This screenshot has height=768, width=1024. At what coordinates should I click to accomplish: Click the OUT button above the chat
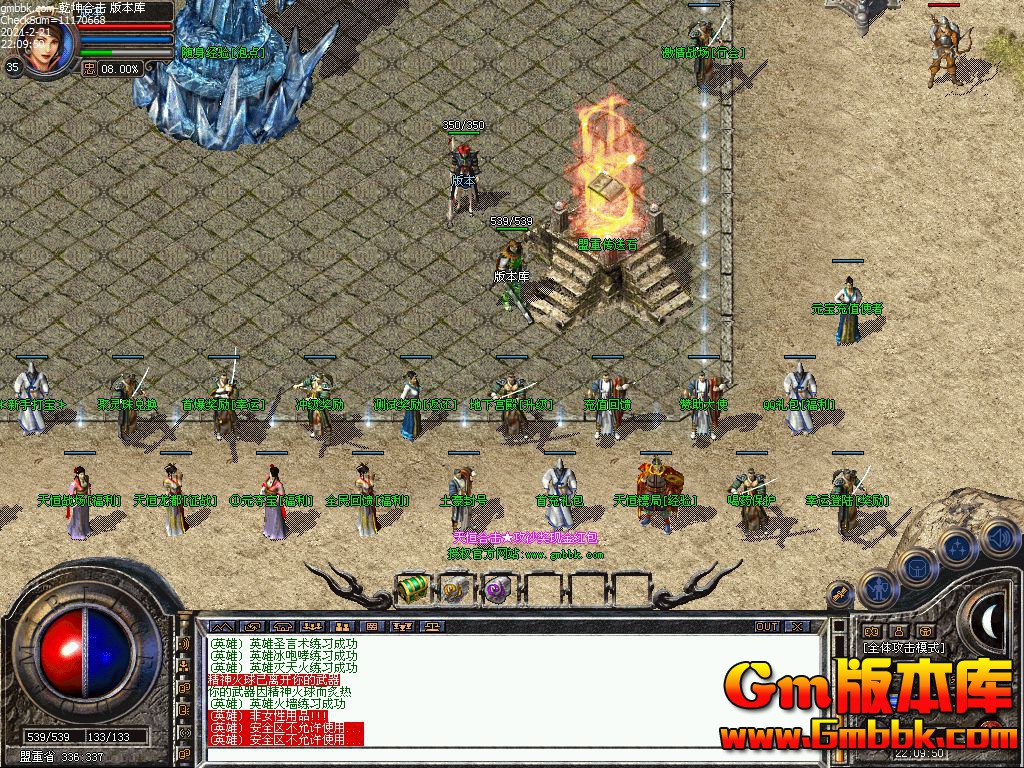coord(766,626)
